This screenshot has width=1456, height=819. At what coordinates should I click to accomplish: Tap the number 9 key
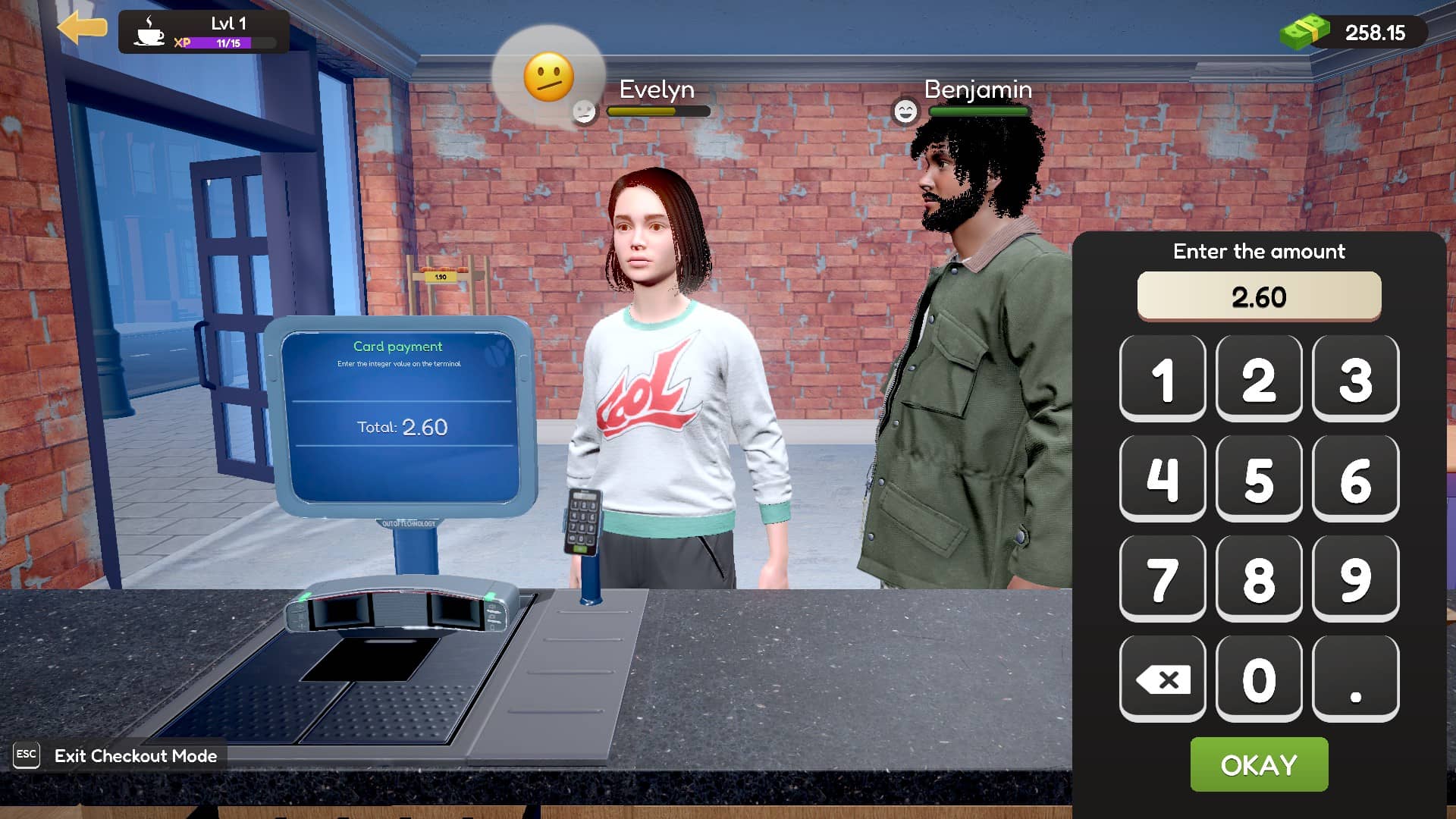tap(1355, 579)
